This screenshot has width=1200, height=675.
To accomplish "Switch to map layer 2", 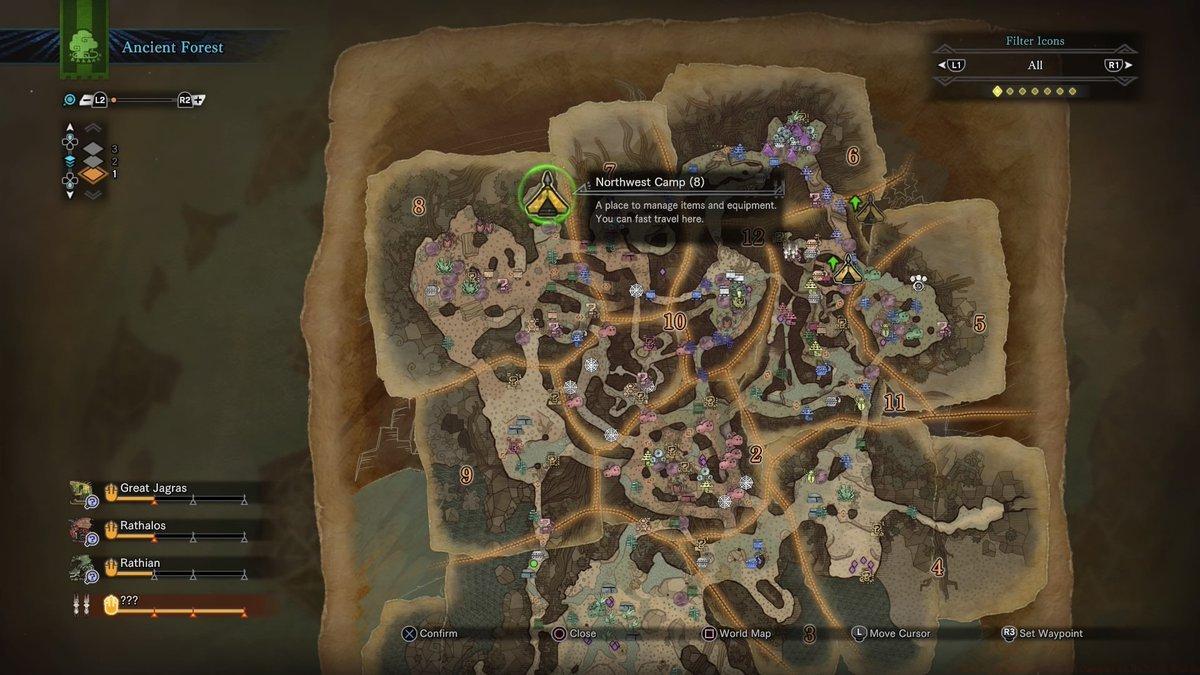I will point(94,161).
